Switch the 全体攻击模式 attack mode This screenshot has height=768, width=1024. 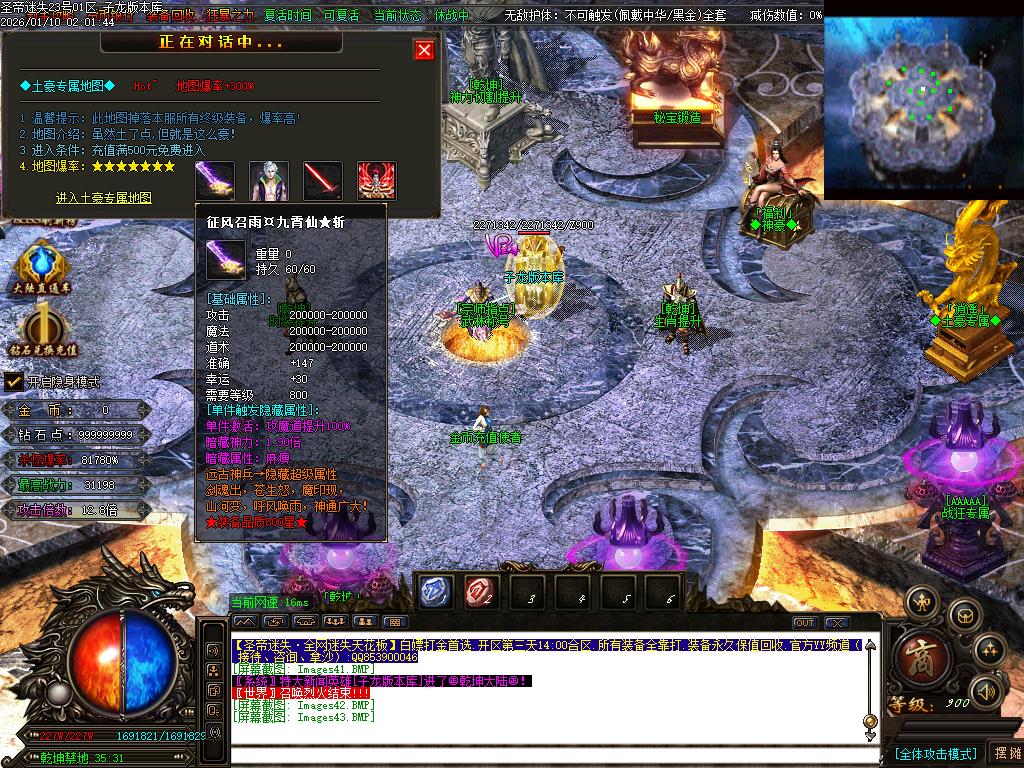tap(934, 753)
